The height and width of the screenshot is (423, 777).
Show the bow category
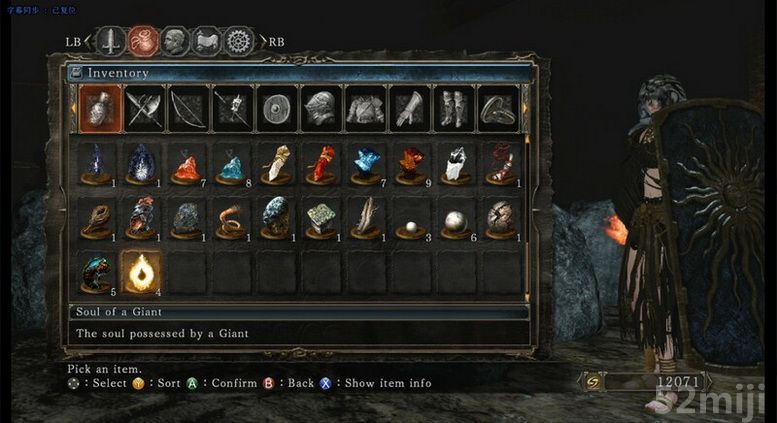point(187,108)
